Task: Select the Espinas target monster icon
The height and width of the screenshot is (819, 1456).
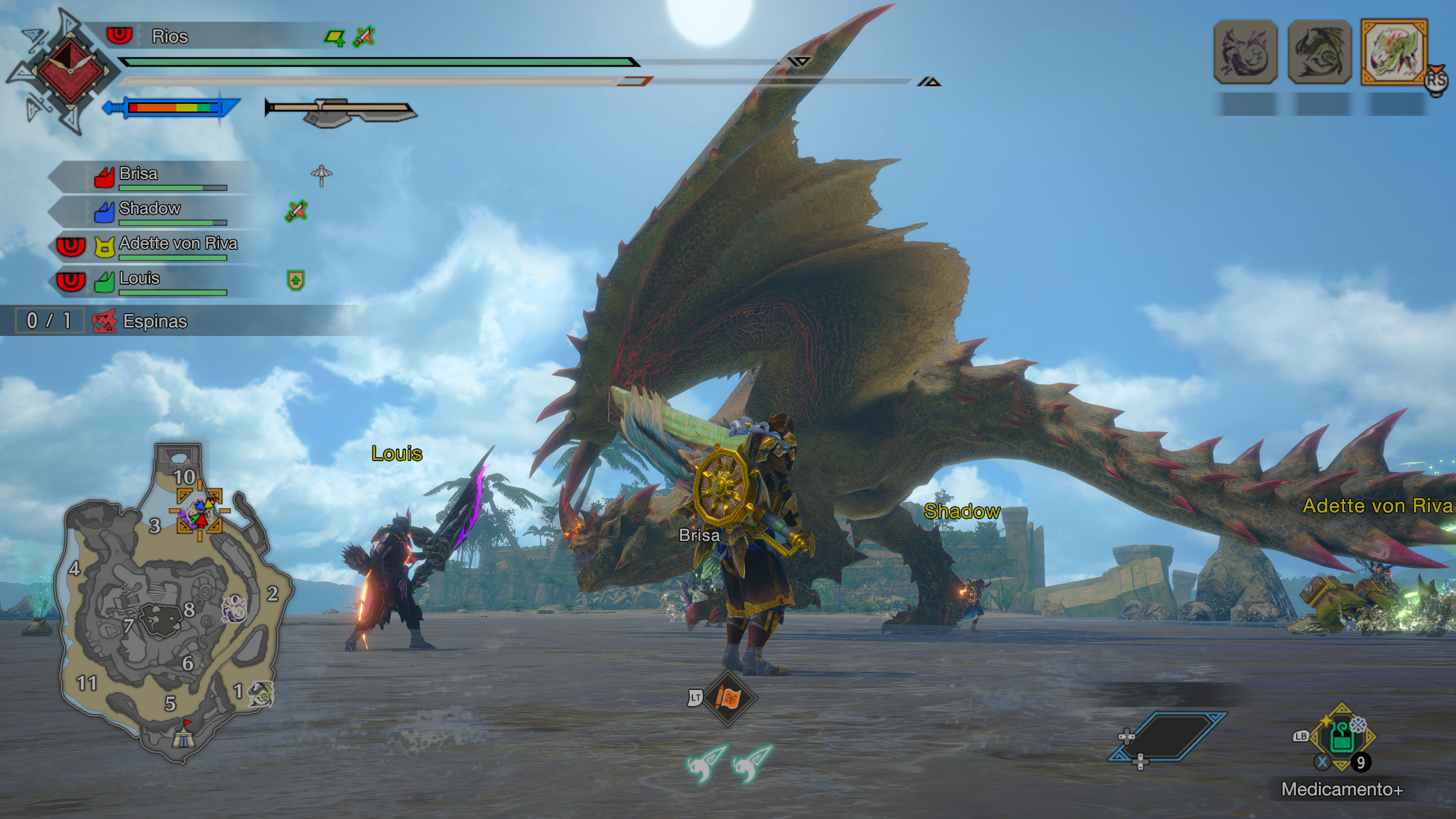Action: pyautogui.click(x=1394, y=52)
